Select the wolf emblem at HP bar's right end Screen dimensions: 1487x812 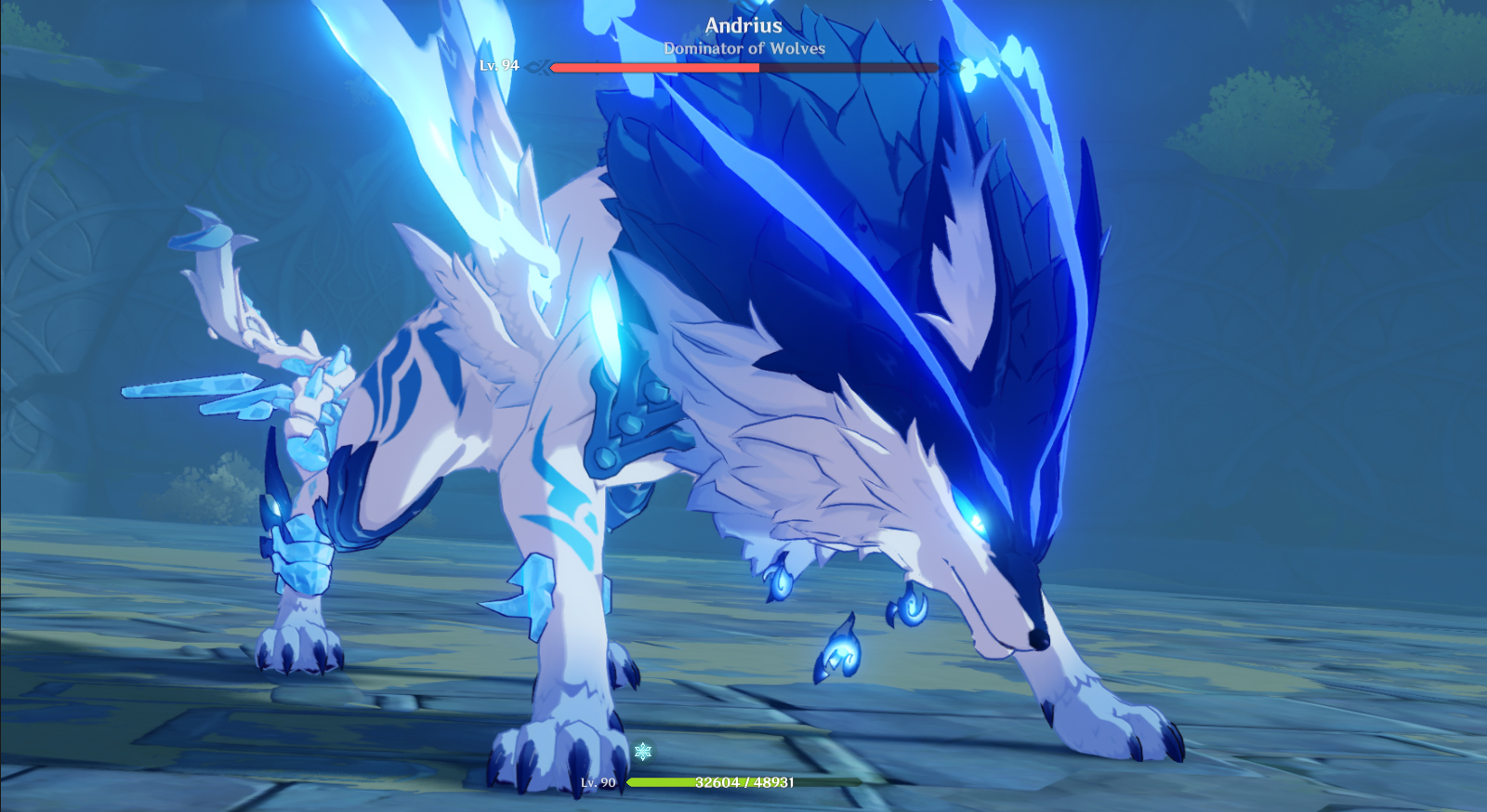(950, 67)
